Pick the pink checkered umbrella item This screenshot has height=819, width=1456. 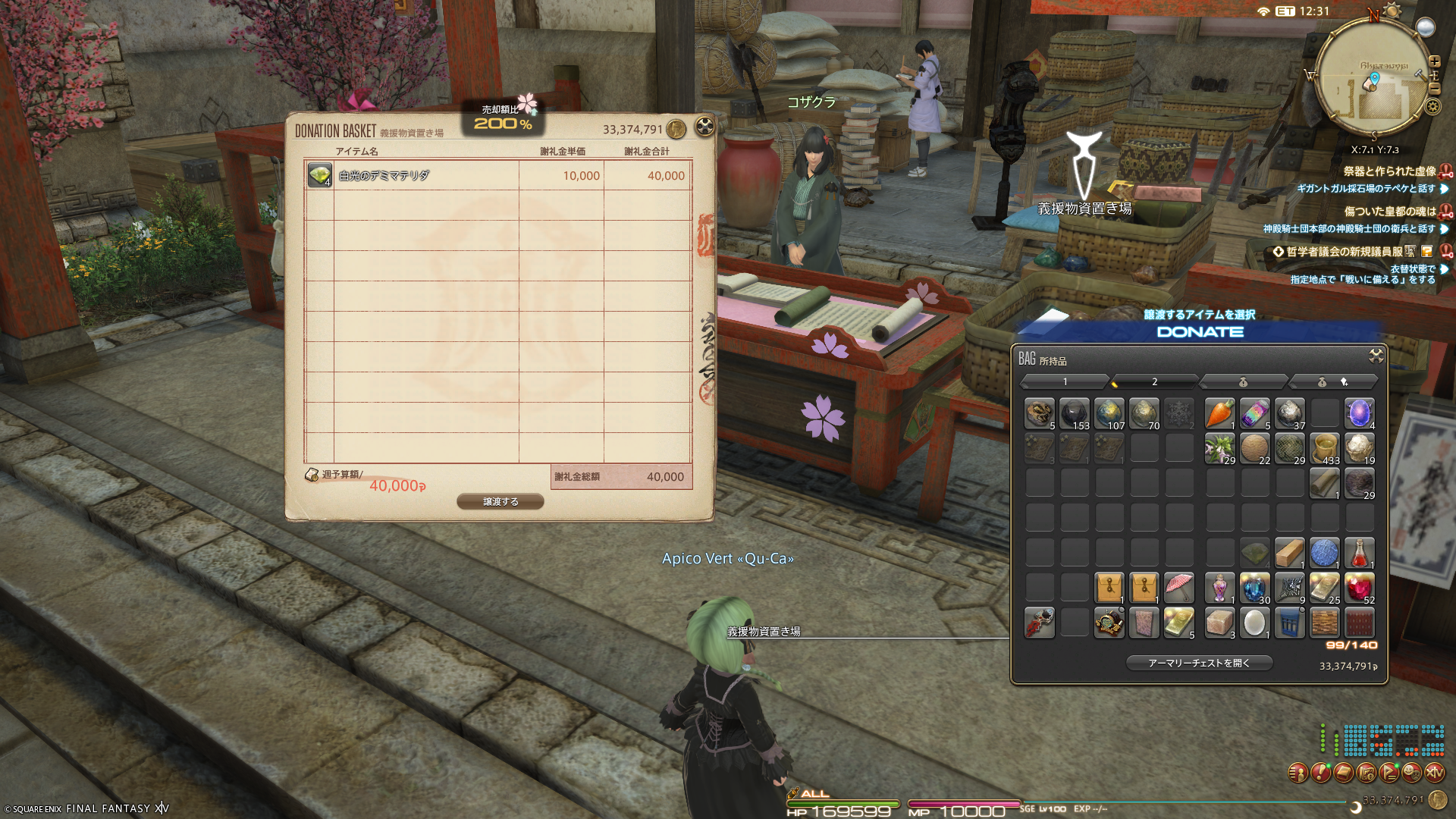tap(1178, 588)
